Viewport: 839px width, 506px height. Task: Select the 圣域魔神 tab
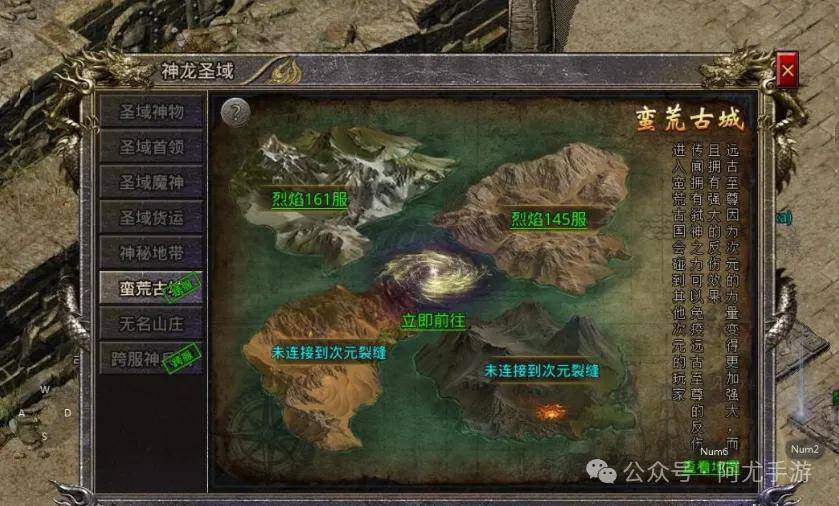coord(150,181)
